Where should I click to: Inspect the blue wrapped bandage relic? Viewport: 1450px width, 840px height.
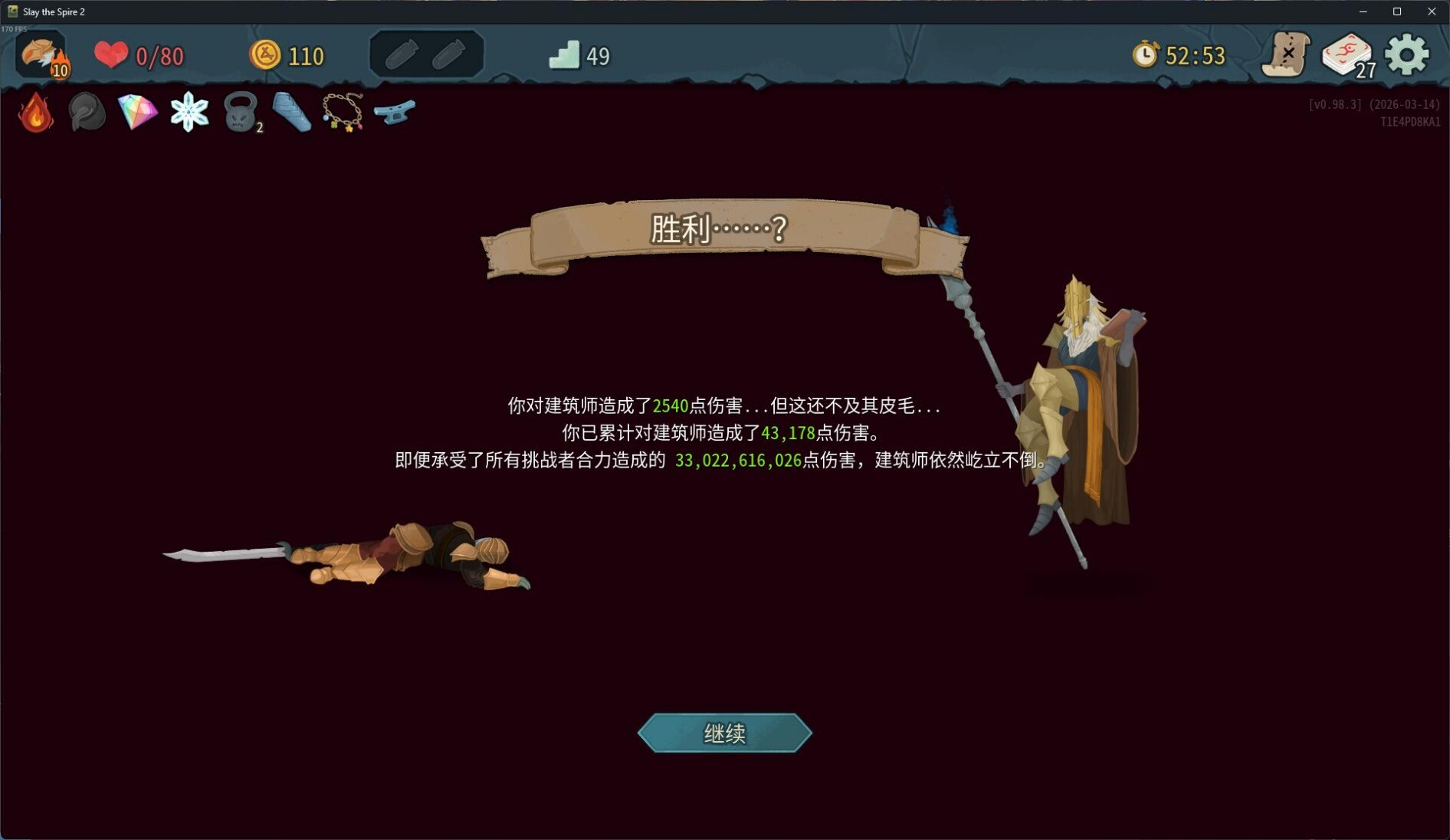(292, 113)
